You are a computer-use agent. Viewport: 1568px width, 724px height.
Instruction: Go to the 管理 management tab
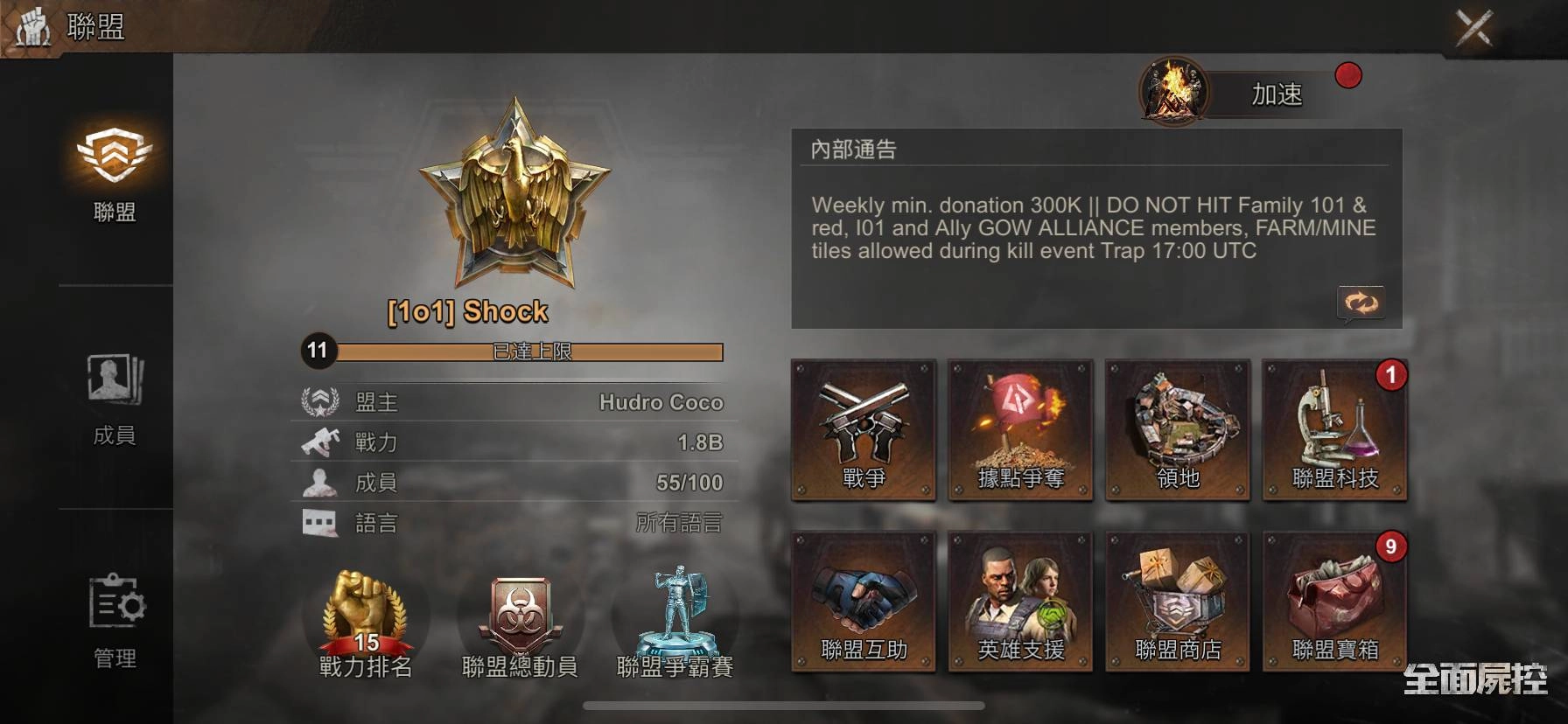point(115,620)
